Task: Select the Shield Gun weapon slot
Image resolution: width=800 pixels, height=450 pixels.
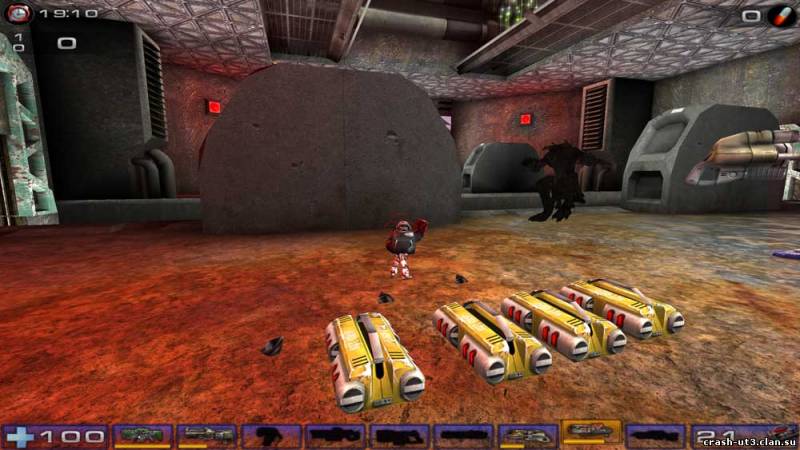Action: 142,435
